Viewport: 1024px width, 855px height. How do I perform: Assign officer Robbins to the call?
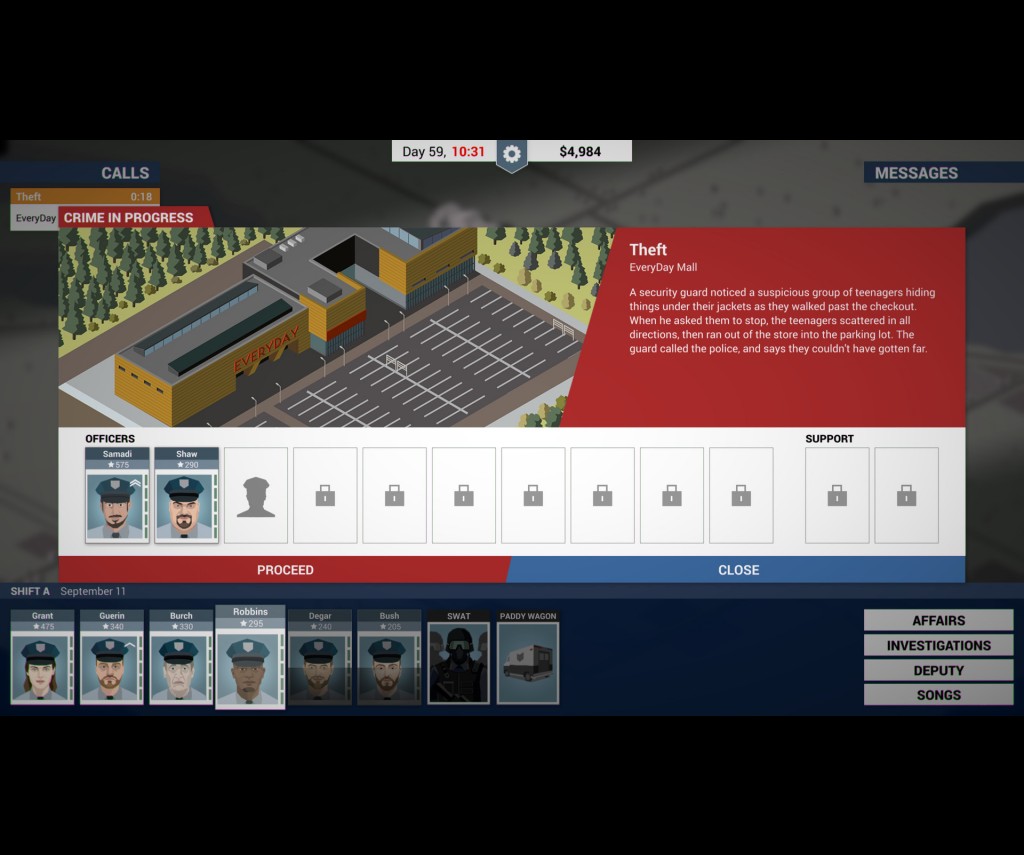click(250, 656)
